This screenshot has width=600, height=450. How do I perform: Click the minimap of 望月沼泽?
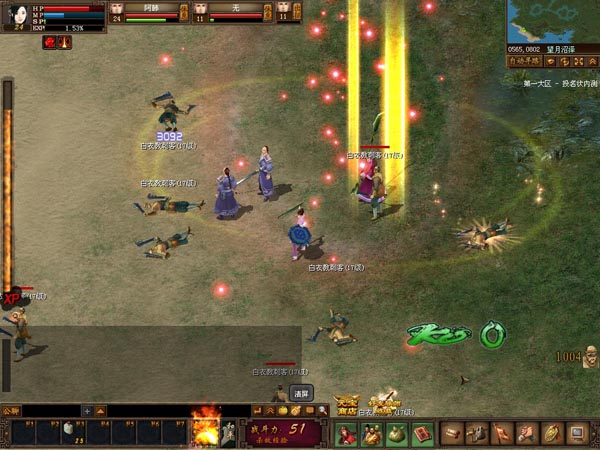coord(552,20)
